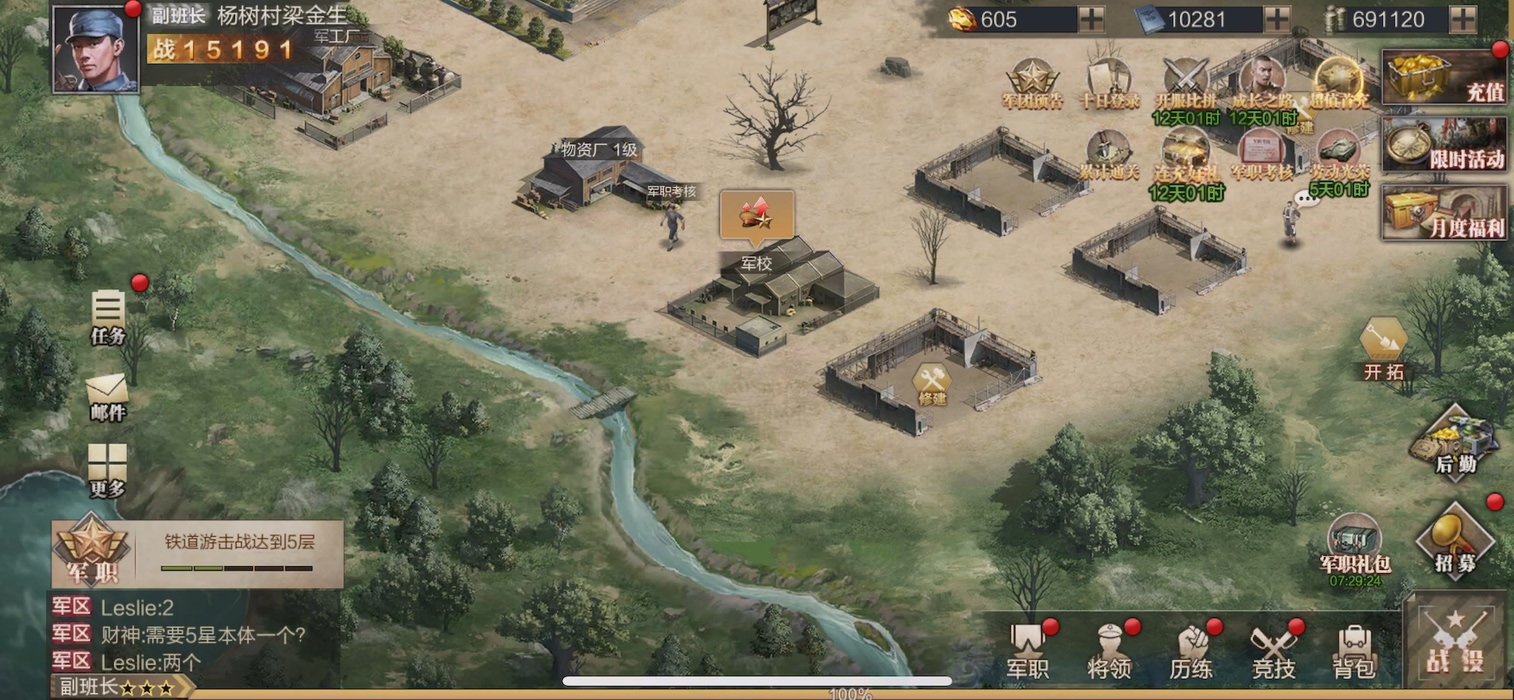
Task: Open the 招募 recruit horn button
Action: click(x=1455, y=541)
